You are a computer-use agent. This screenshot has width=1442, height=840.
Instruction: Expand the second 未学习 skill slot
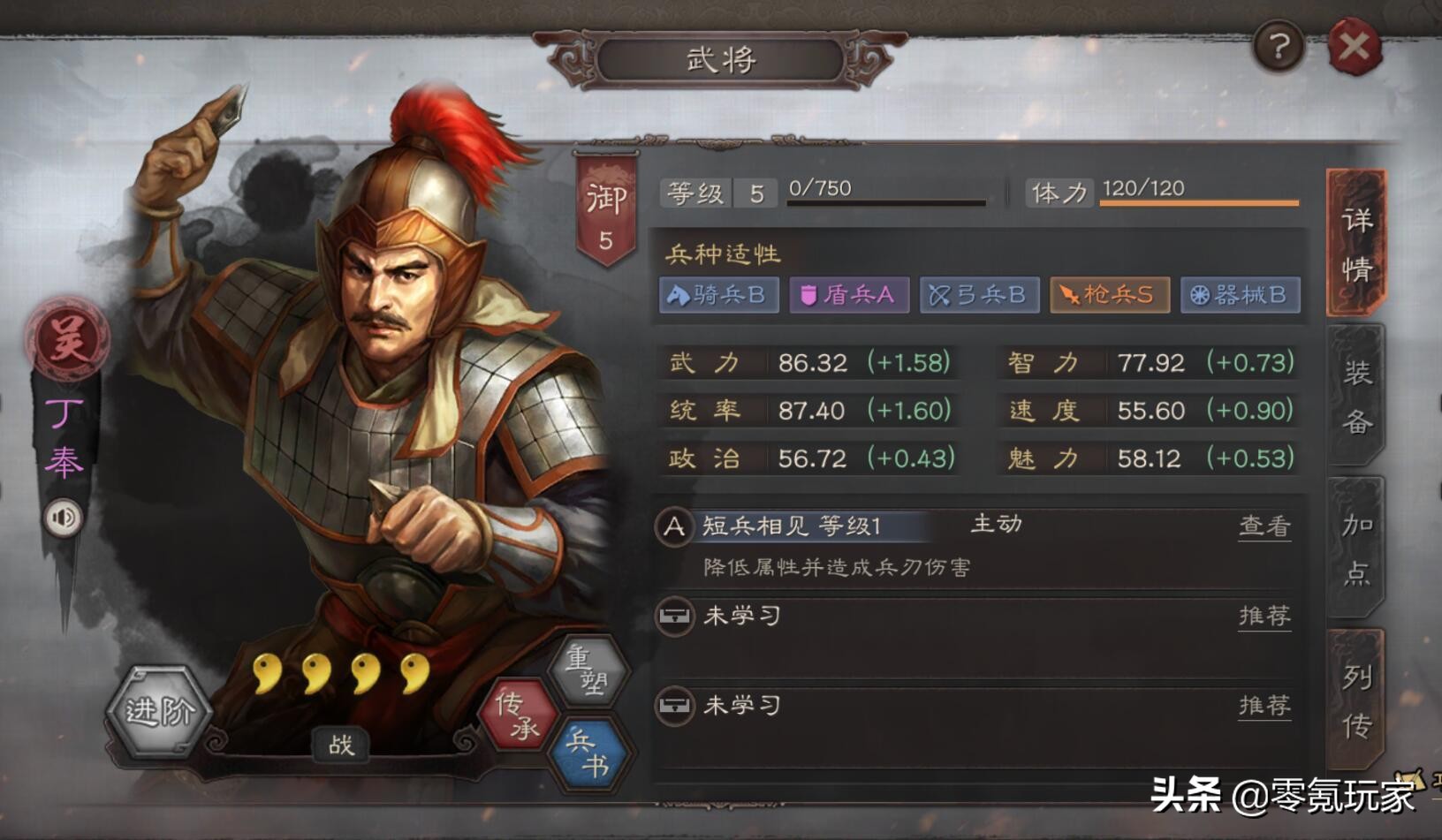742,707
